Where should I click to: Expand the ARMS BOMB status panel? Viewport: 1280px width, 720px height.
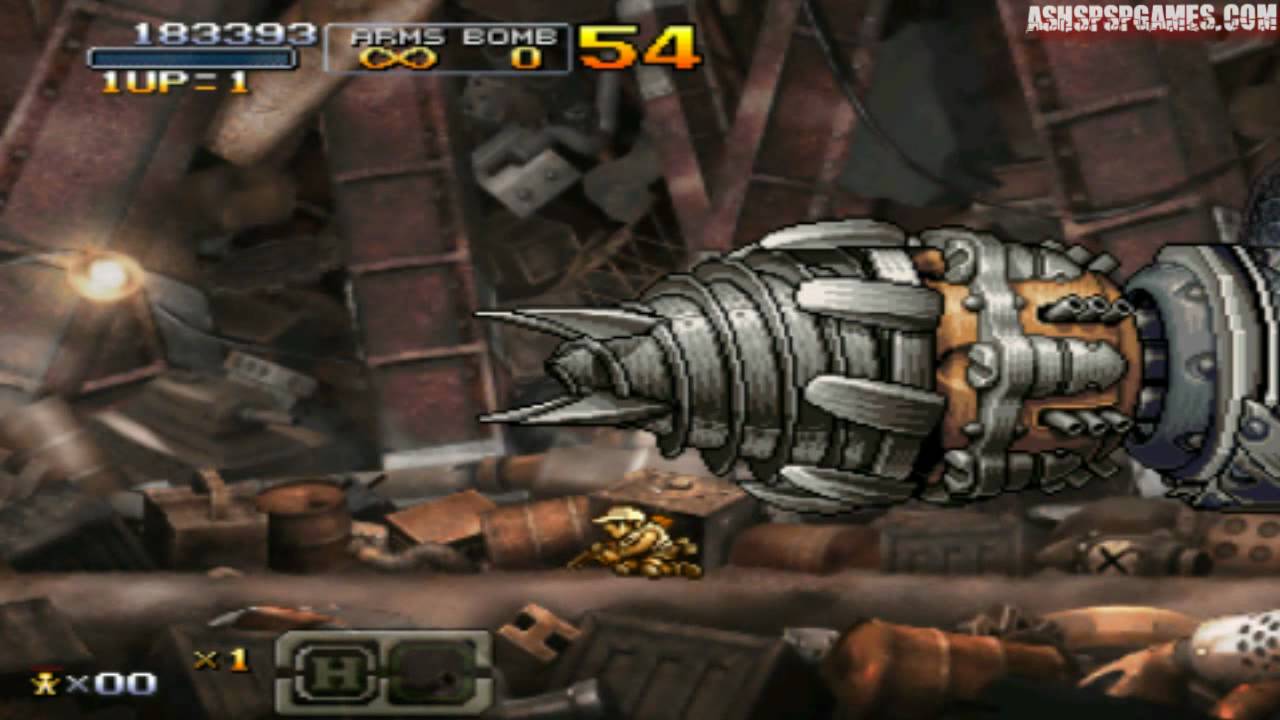pos(448,45)
